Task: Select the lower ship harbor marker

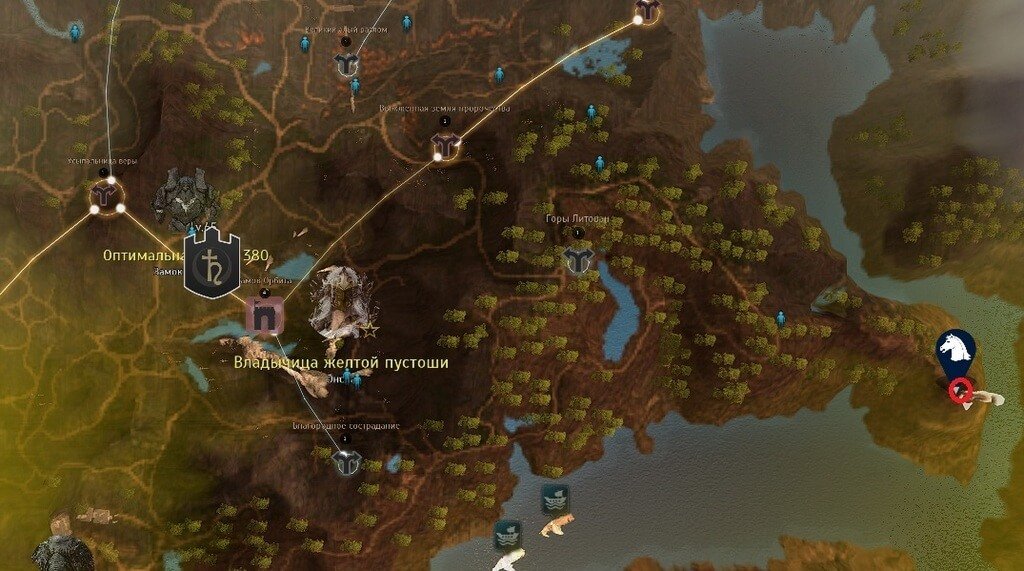Action: (507, 533)
